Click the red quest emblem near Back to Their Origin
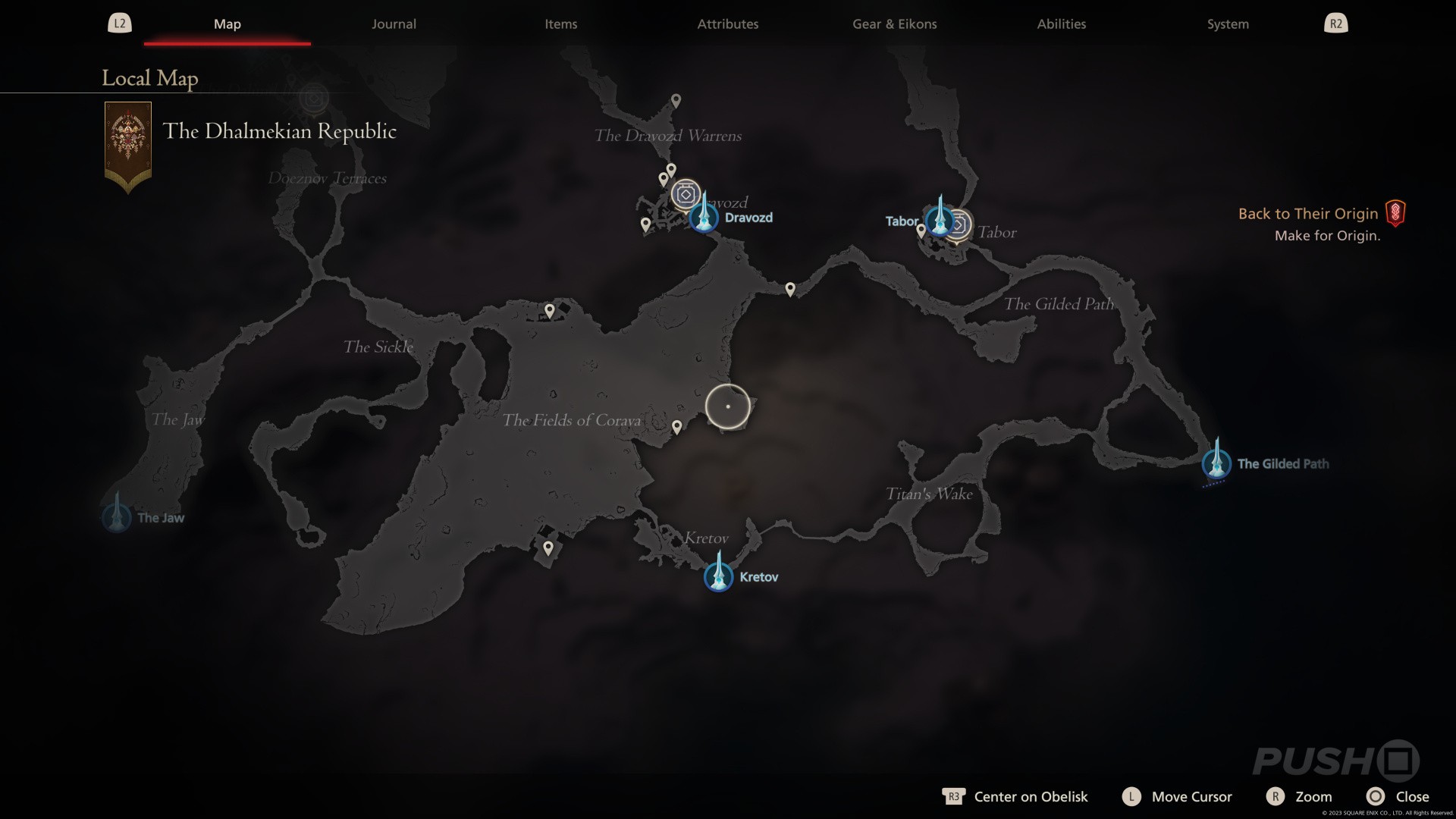The image size is (1456, 819). 1396,213
